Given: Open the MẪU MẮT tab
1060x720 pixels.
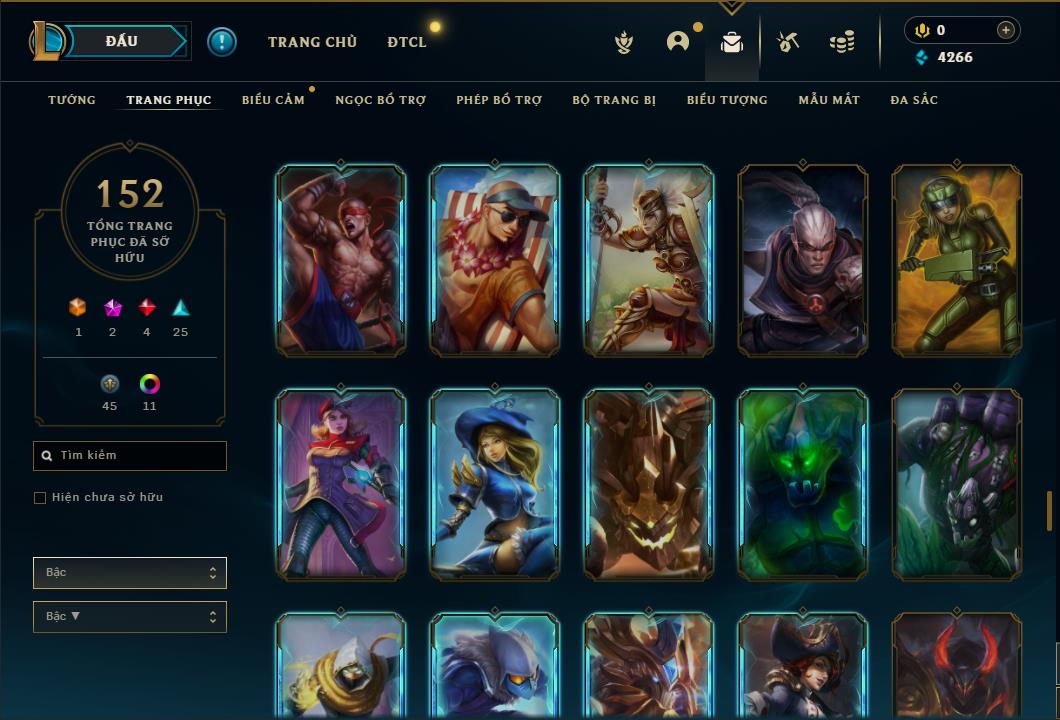Looking at the screenshot, I should (x=829, y=100).
